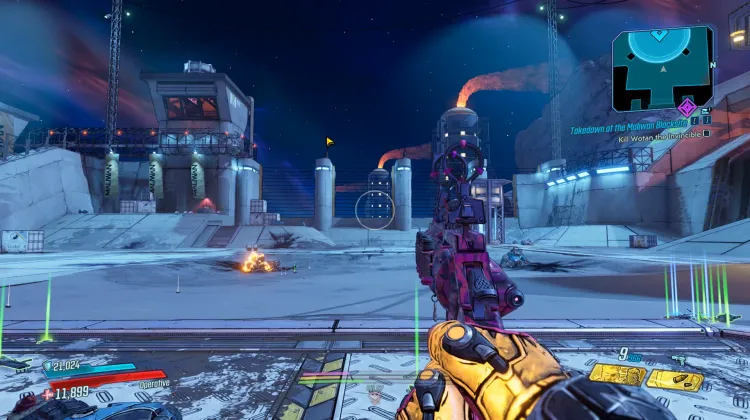
Task: Select the yellow bullet ammo card
Action: click(674, 379)
